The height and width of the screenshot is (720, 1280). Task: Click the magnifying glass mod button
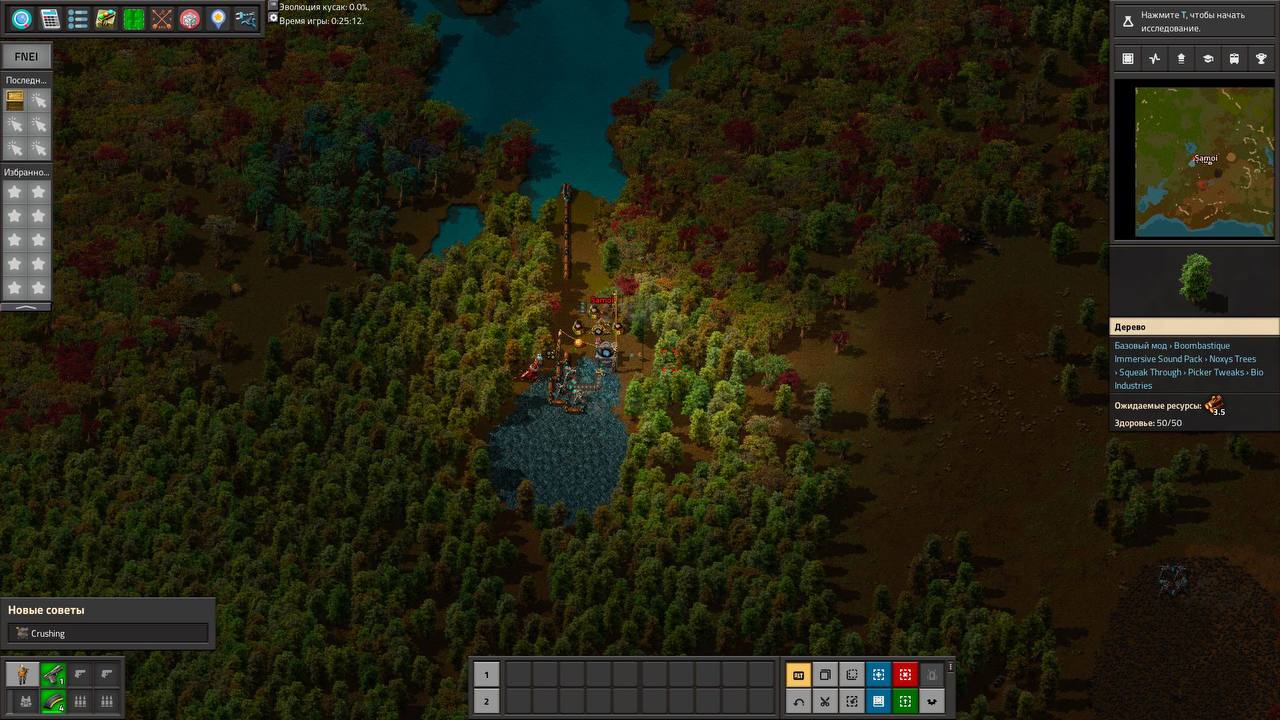click(x=22, y=19)
